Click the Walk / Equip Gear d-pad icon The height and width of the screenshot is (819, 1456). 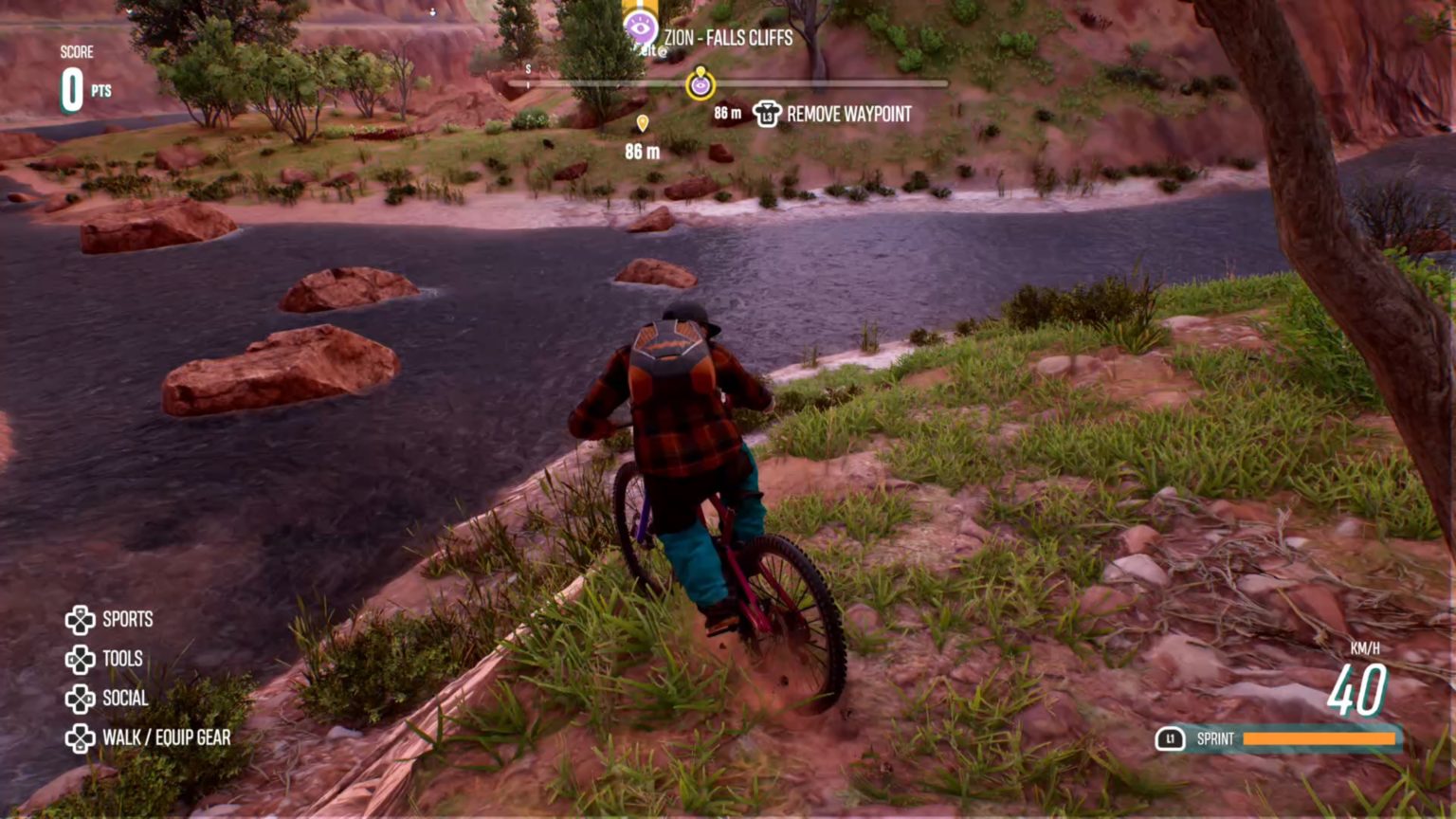(80, 737)
